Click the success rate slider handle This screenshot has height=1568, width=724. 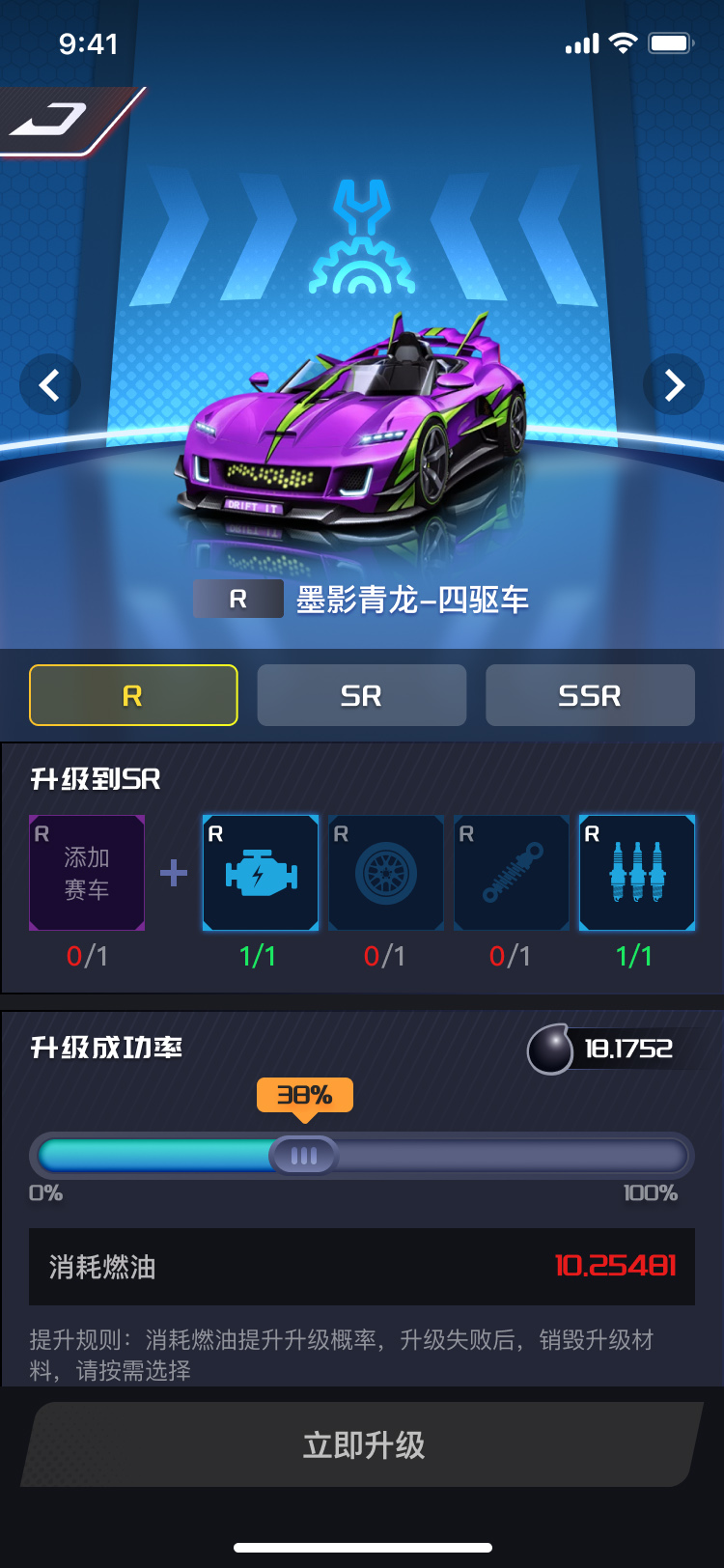click(303, 1156)
